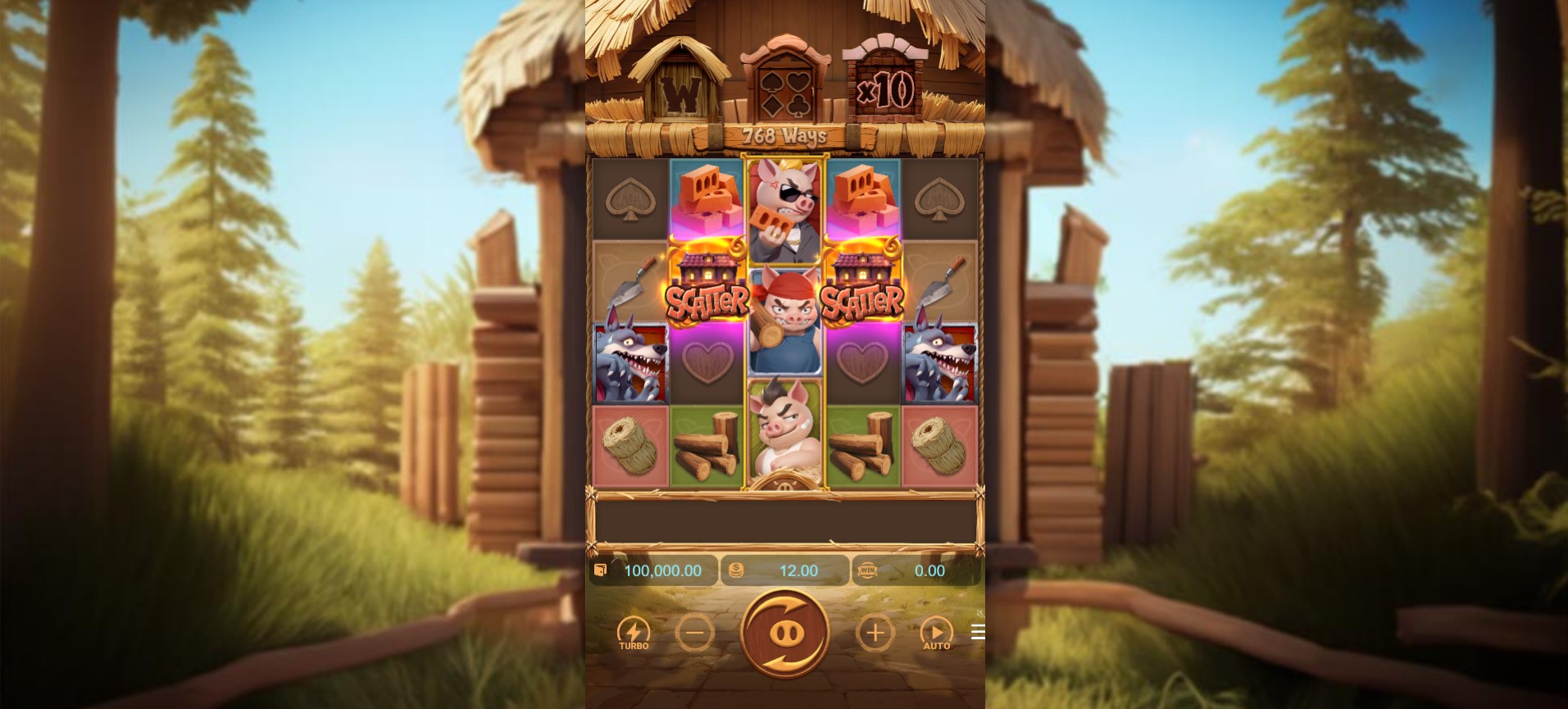The image size is (1568, 709).
Task: Open bet options via the 12.00 bet panel
Action: 784,570
